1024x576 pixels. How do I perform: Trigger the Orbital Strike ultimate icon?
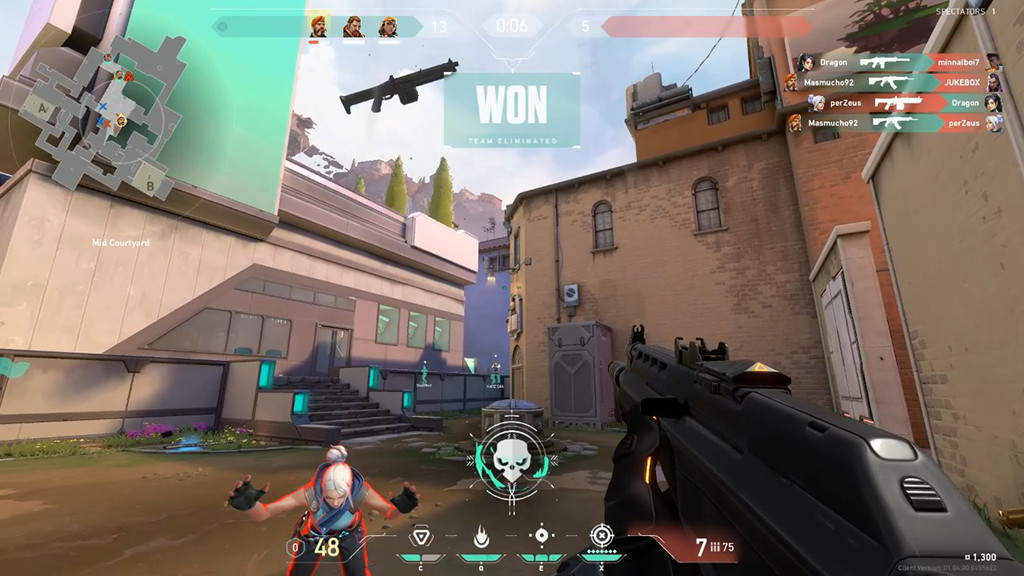[600, 535]
